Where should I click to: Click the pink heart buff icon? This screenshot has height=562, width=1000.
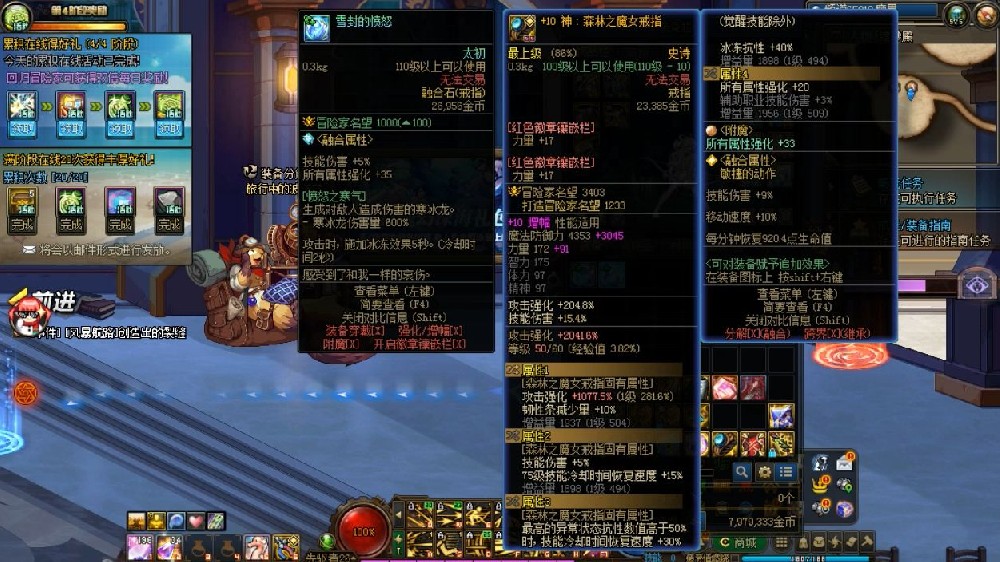tap(196, 520)
